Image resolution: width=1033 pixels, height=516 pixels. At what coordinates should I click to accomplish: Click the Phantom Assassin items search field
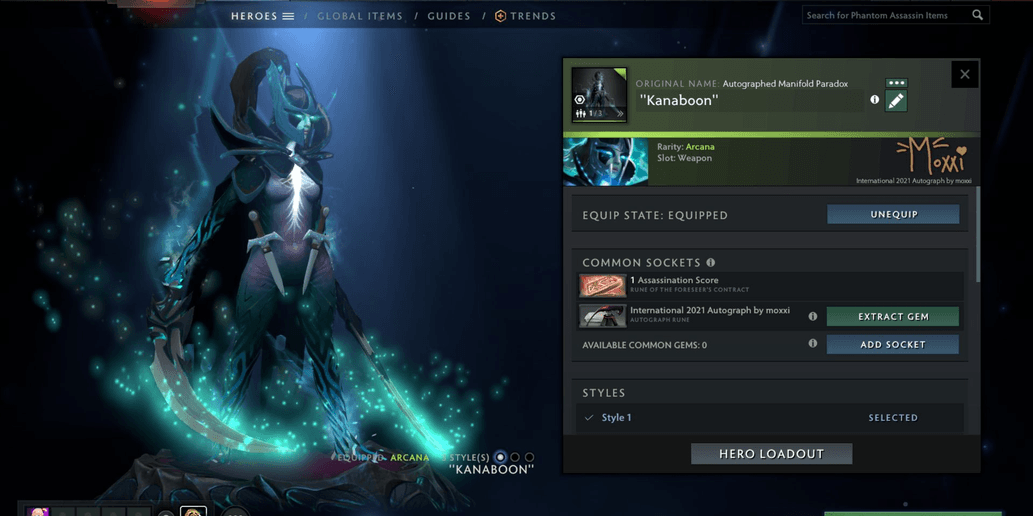[x=886, y=15]
